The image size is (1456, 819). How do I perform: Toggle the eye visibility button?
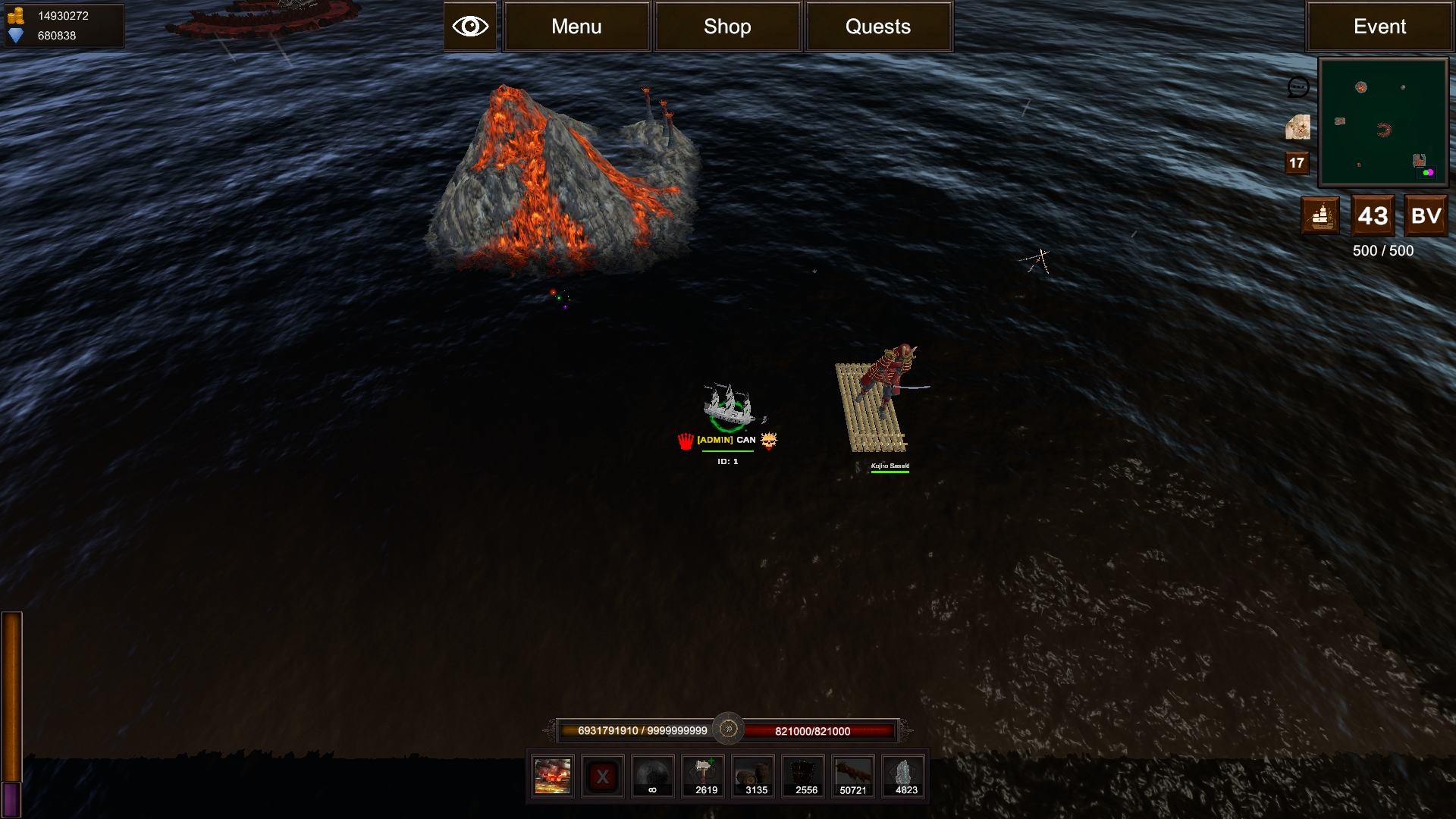[470, 27]
